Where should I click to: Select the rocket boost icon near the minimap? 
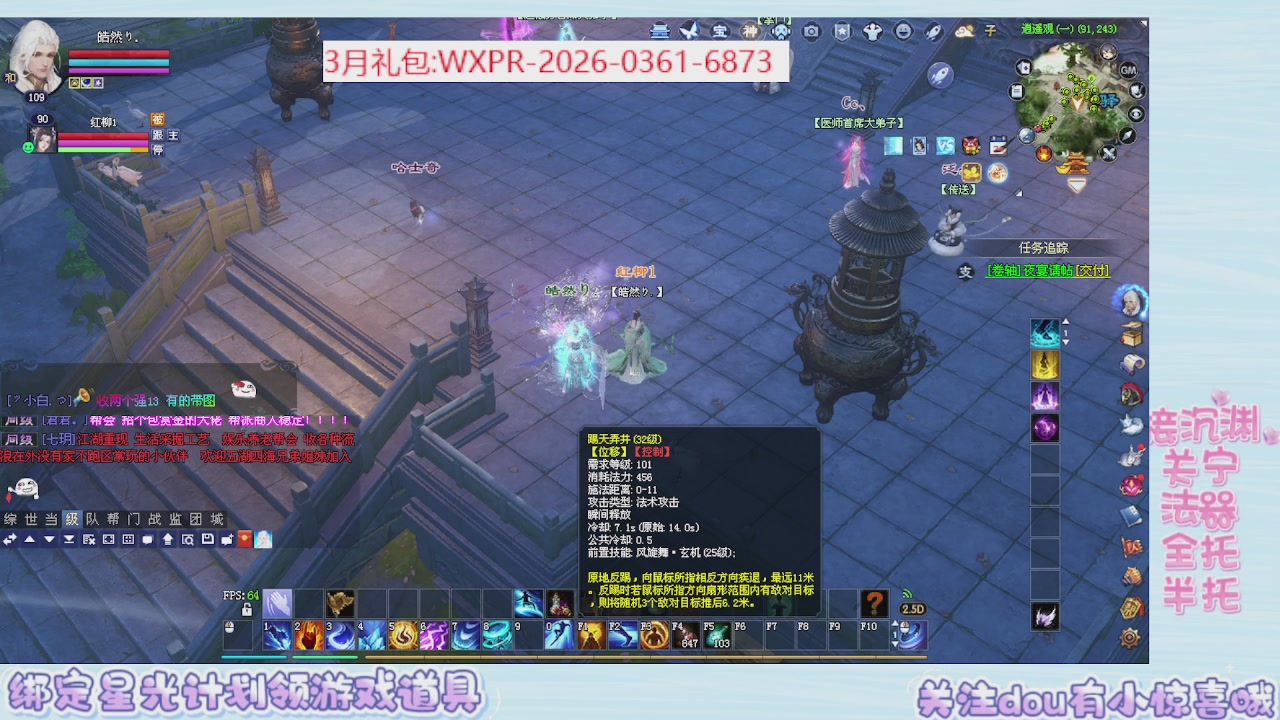click(x=939, y=74)
